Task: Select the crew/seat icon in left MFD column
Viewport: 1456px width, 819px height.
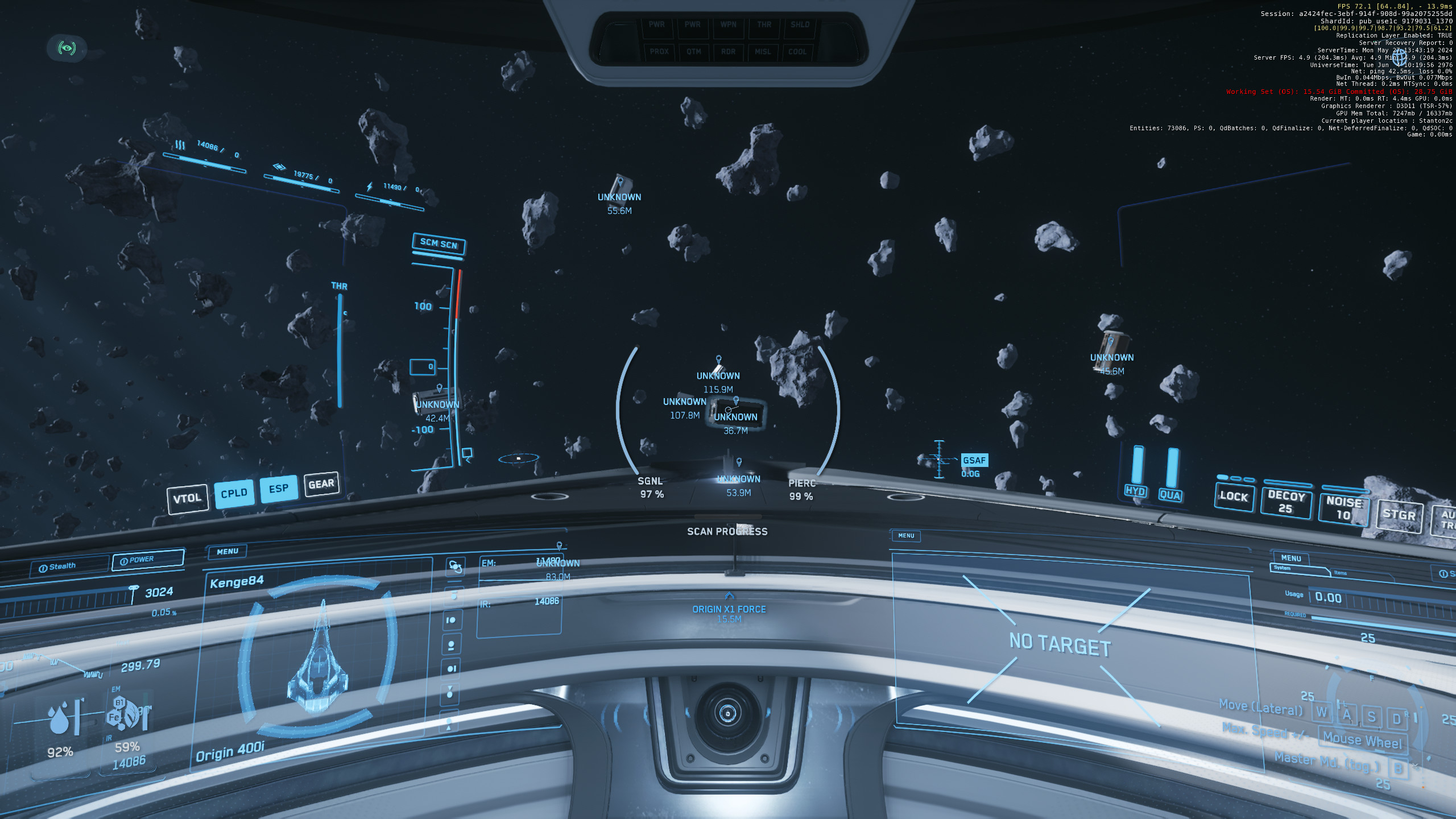Action: (x=452, y=644)
